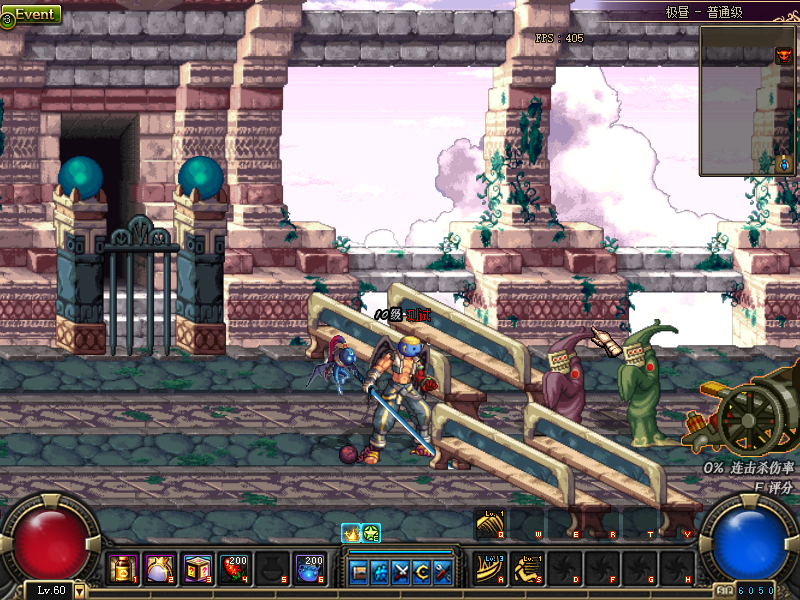Use the orange potion bottle in slot 1
800x600 pixels.
pos(122,569)
